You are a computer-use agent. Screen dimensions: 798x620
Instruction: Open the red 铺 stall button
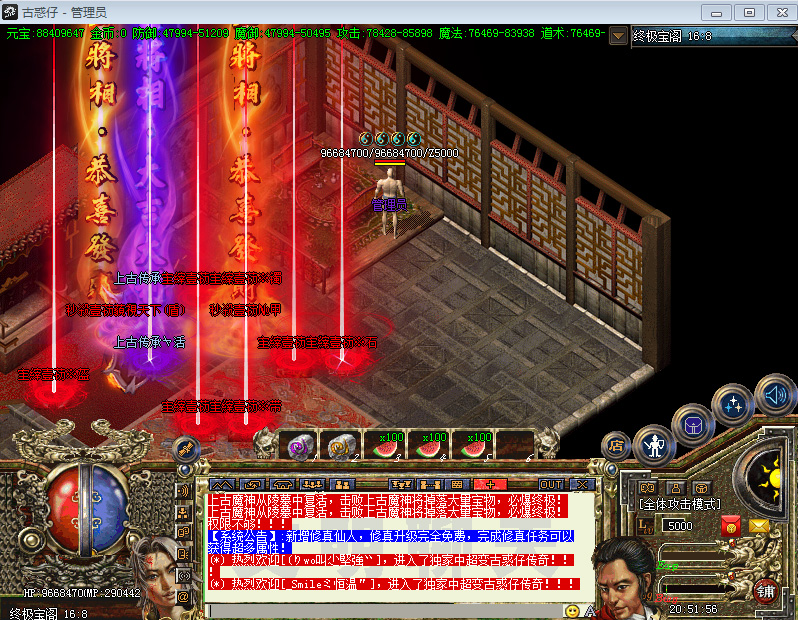pyautogui.click(x=767, y=590)
